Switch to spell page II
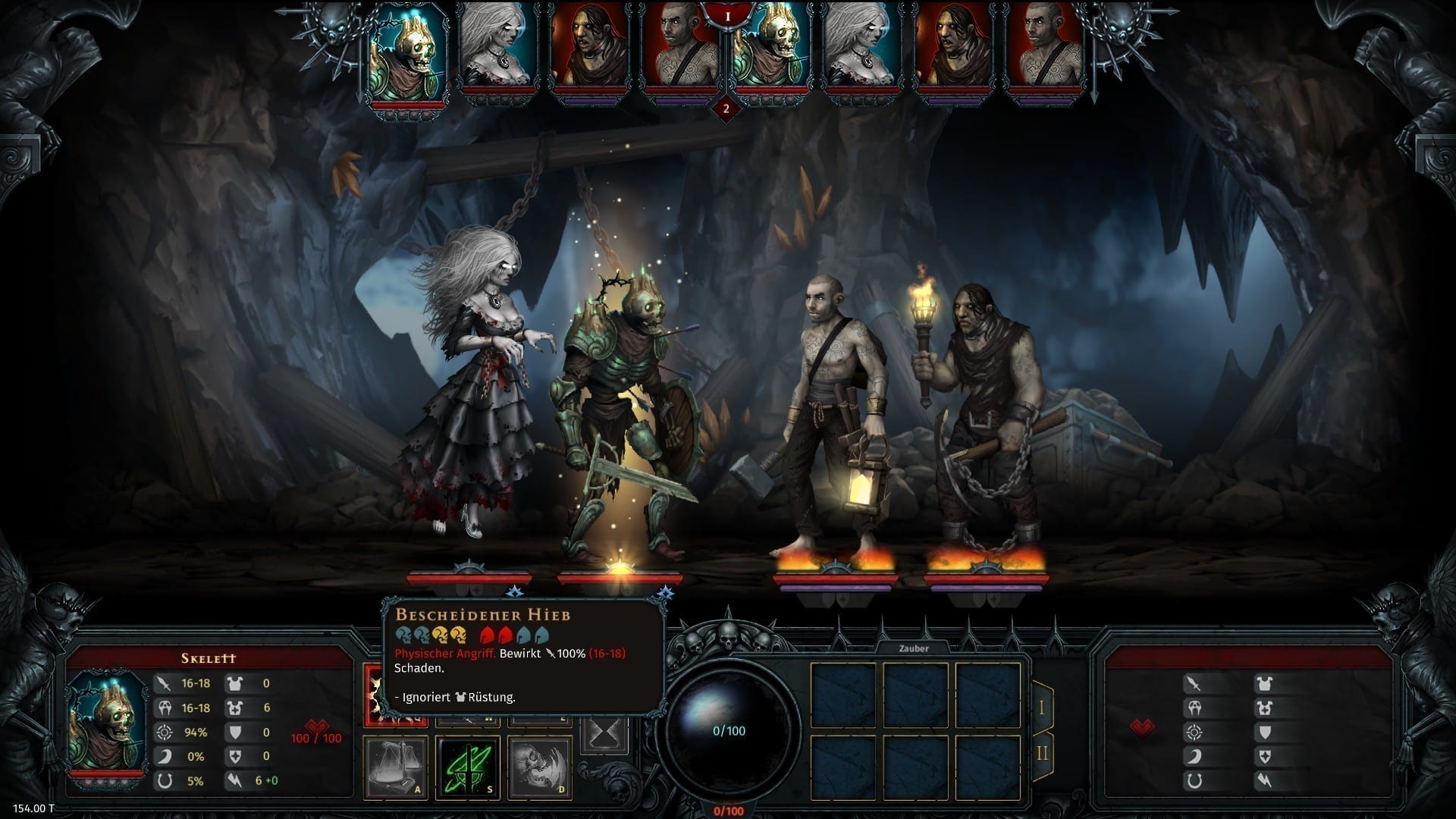This screenshot has height=819, width=1456. point(1042,752)
